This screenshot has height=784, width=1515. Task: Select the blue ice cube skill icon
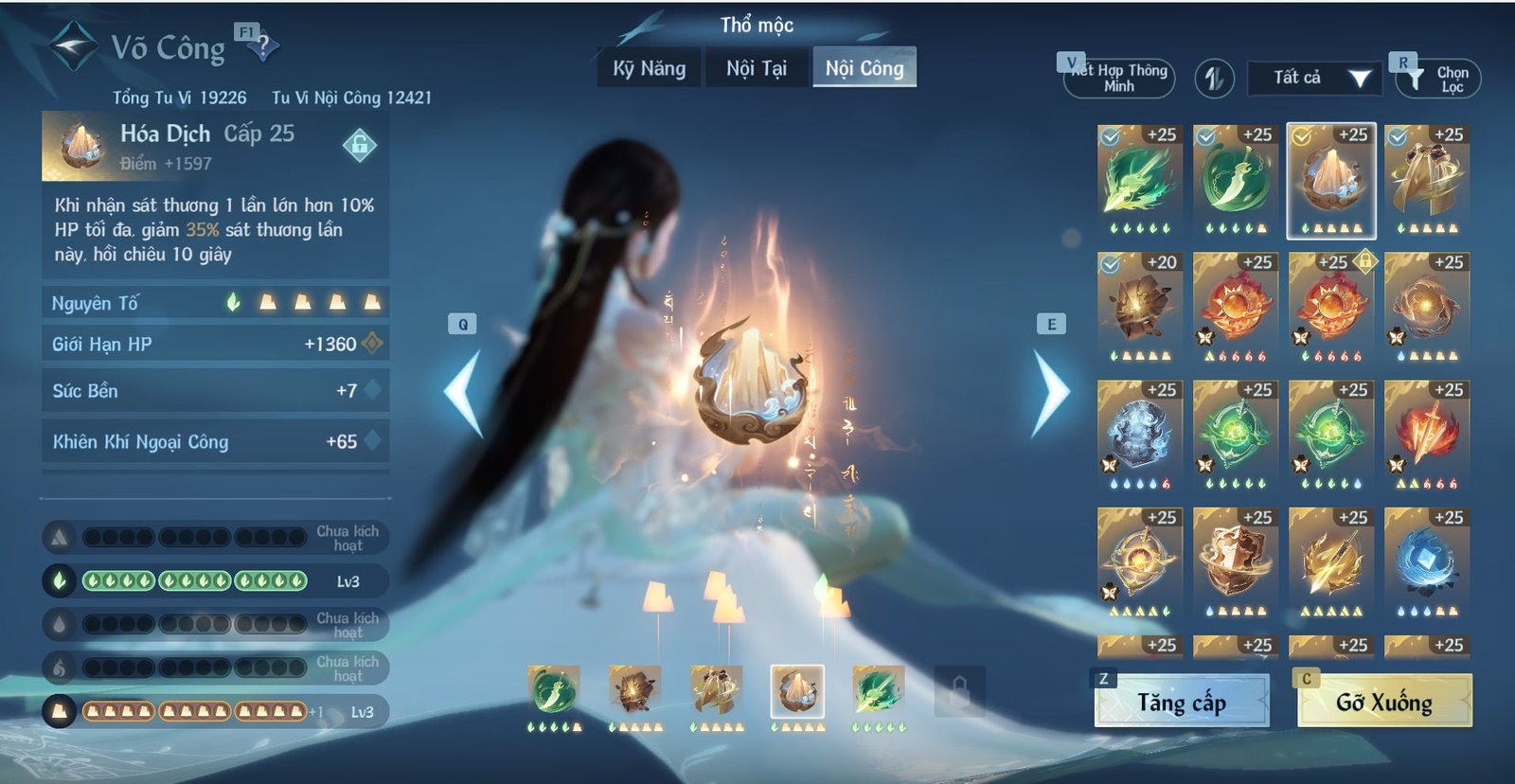coord(1425,559)
